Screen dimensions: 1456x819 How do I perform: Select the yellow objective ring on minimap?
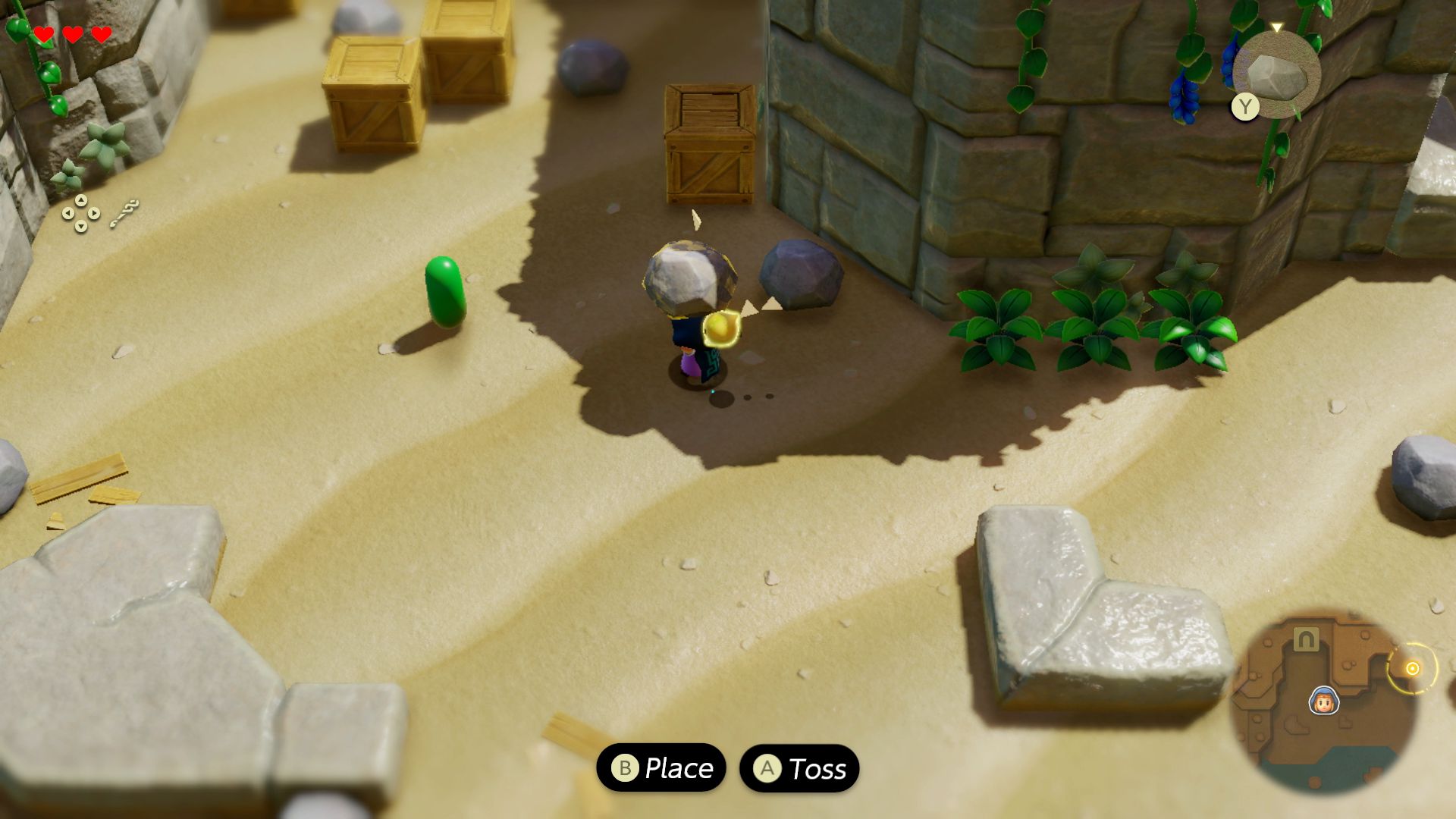[1412, 668]
